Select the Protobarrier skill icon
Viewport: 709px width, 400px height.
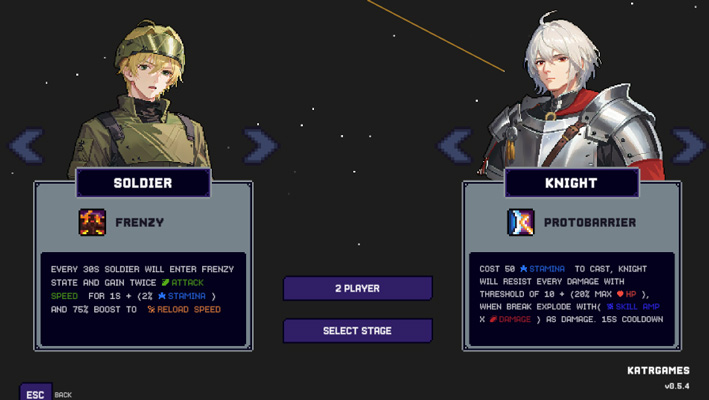click(x=521, y=222)
